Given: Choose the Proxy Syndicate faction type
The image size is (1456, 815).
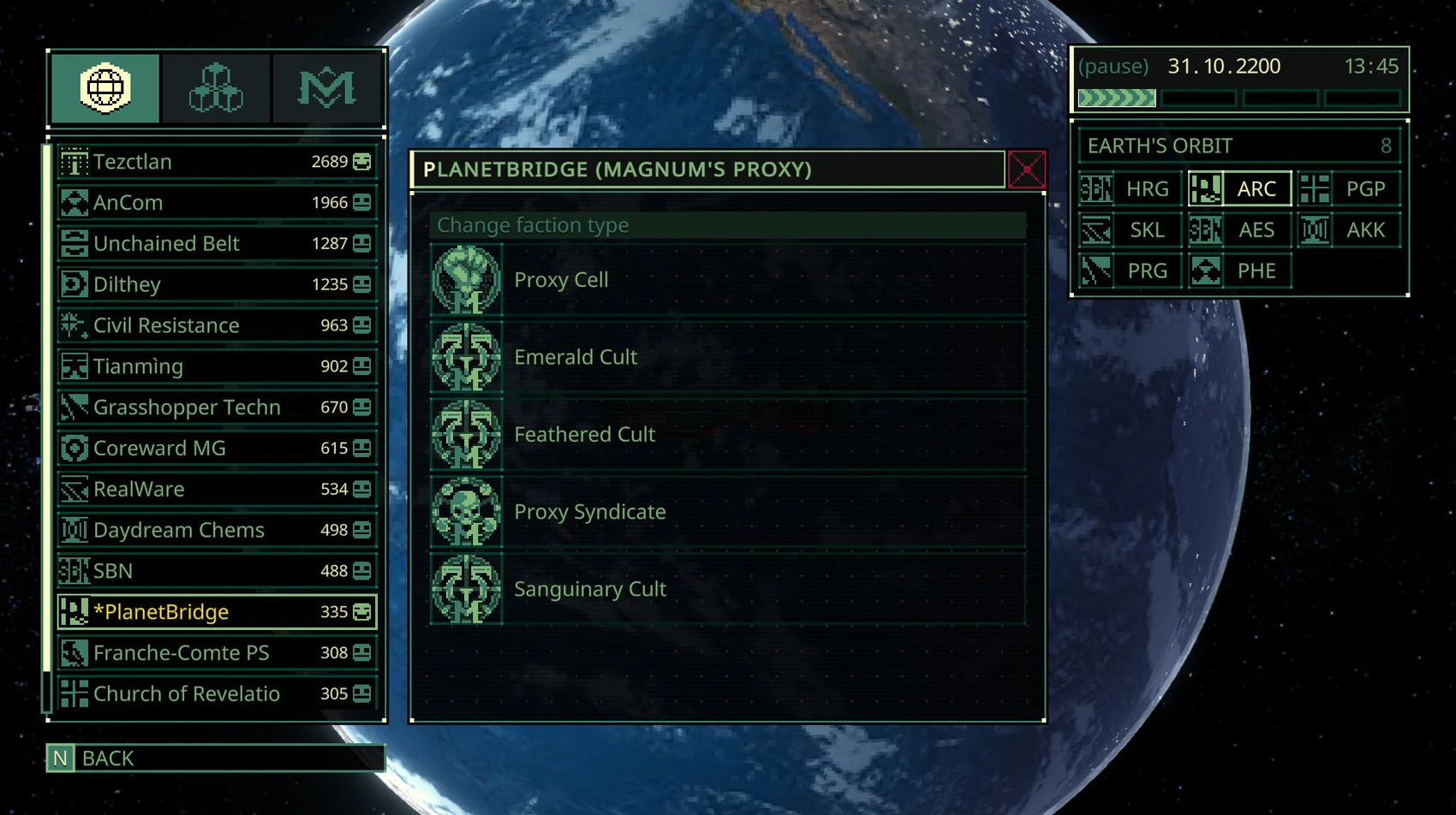Looking at the screenshot, I should tap(728, 512).
